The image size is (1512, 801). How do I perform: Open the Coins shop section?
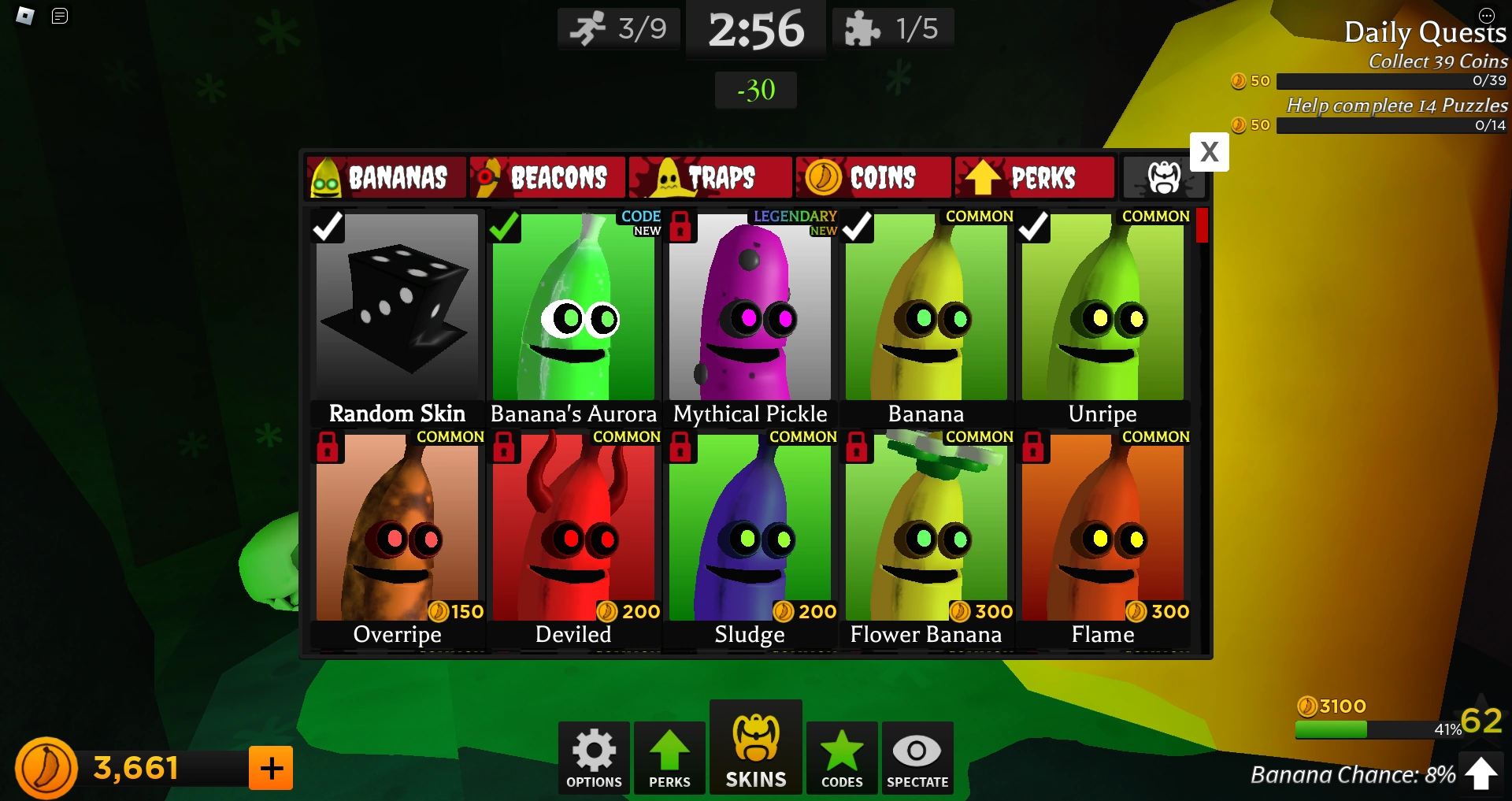(x=873, y=177)
